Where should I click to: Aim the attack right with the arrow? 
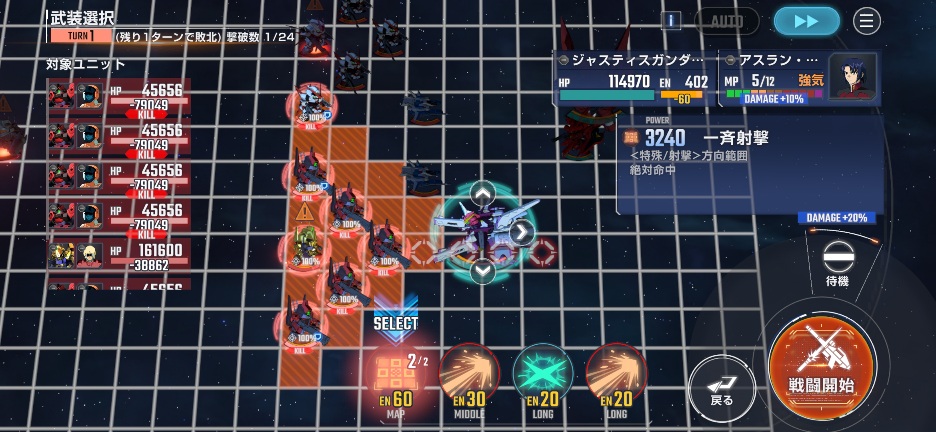coord(521,233)
